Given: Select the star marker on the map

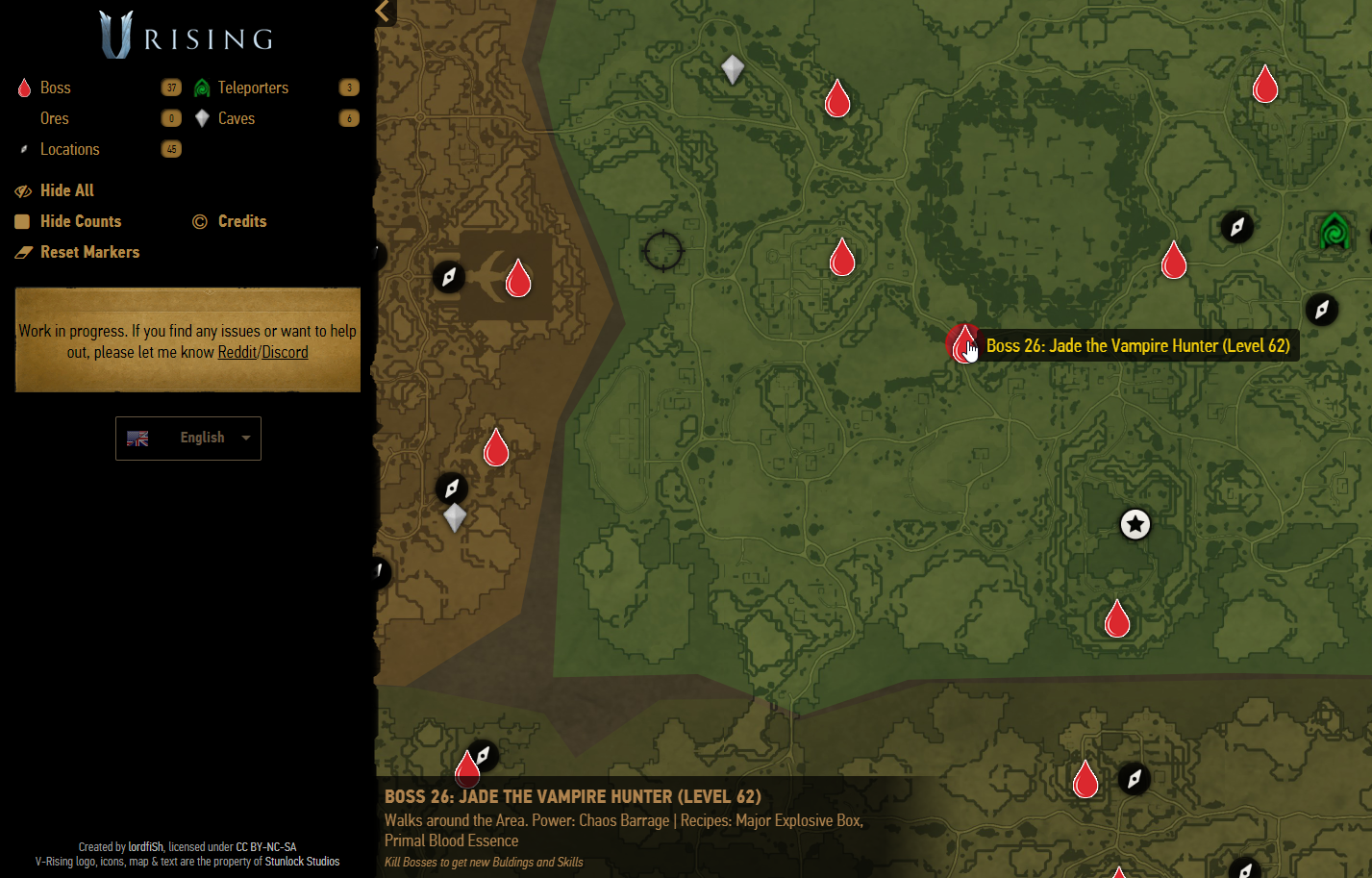Looking at the screenshot, I should 1135,524.
